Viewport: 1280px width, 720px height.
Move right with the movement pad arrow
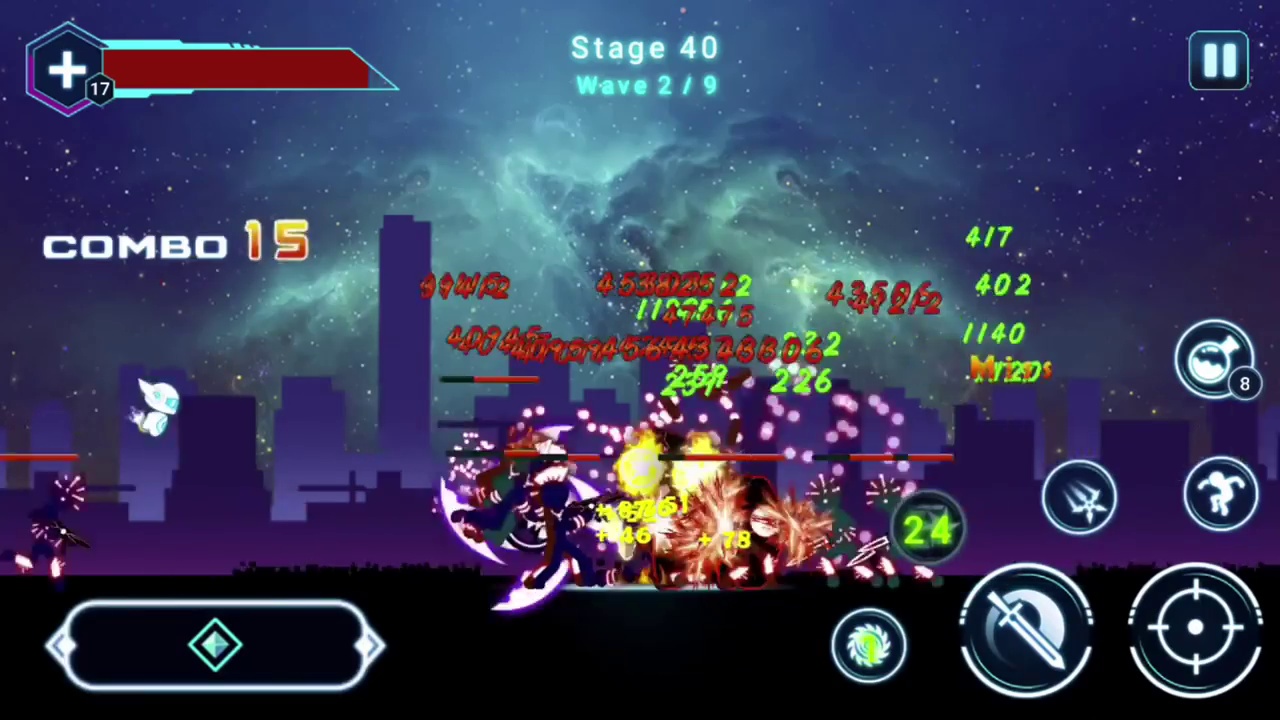(x=370, y=646)
